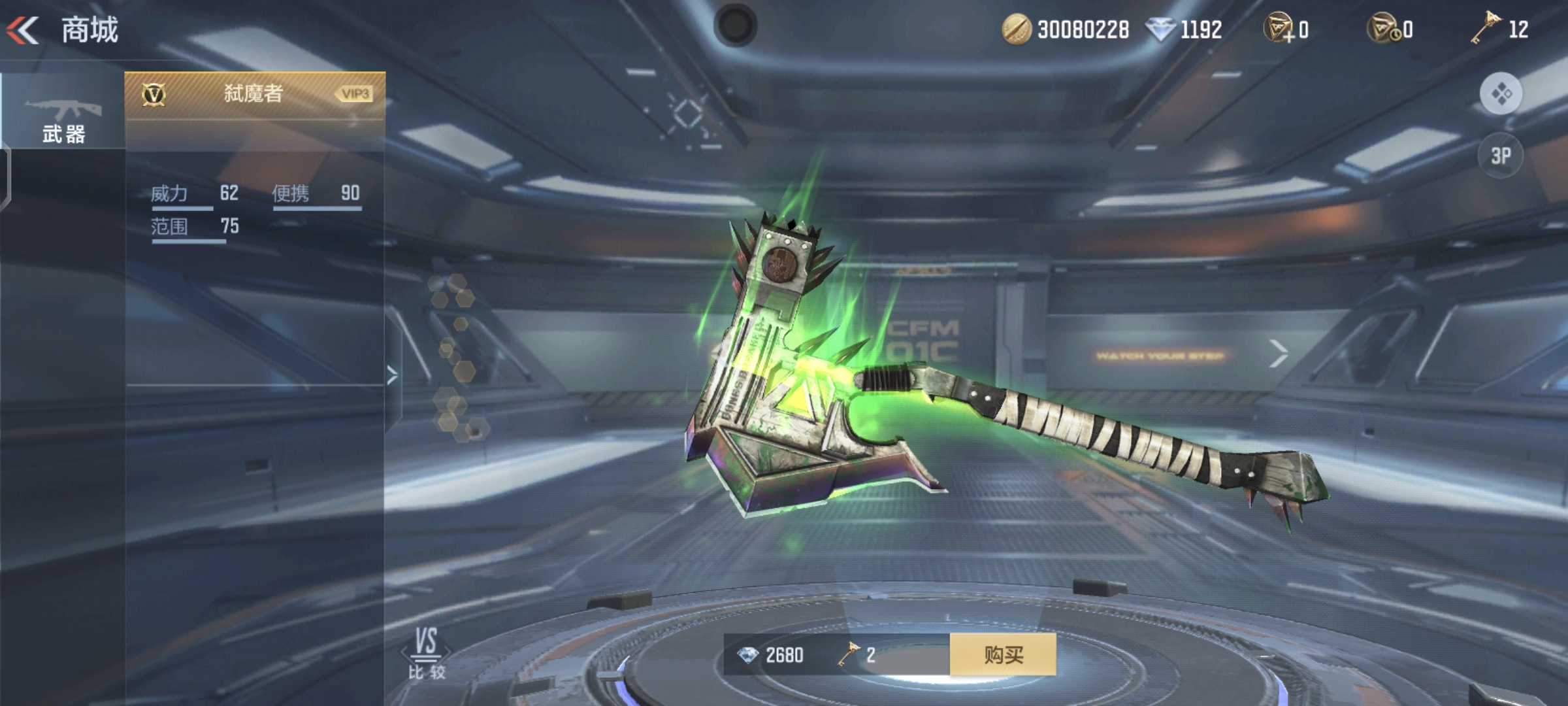This screenshot has height=706, width=1568.
Task: Tap the round four-diamond icon button
Action: coord(1501,94)
